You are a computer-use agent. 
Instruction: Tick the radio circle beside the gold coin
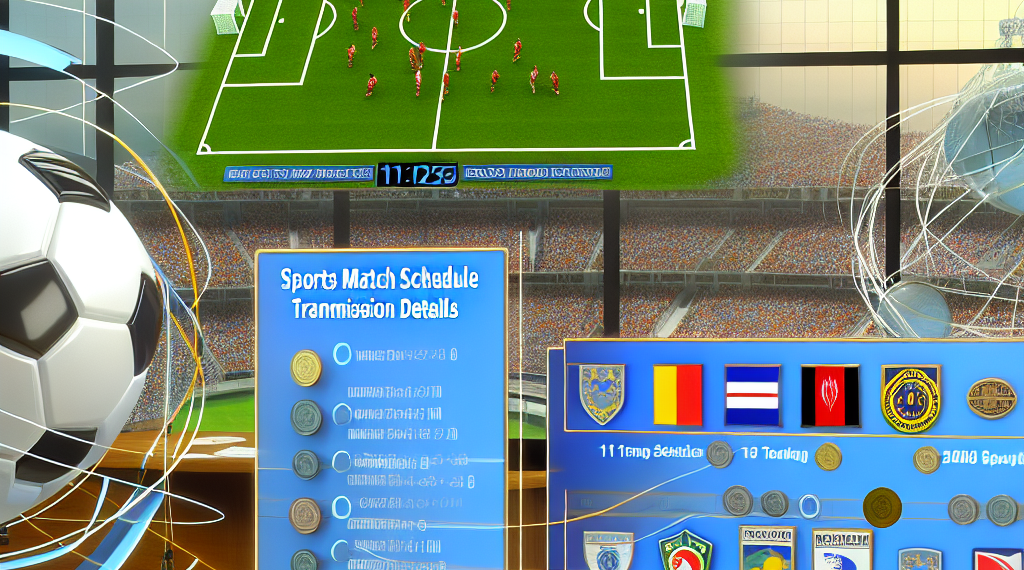[x=341, y=353]
